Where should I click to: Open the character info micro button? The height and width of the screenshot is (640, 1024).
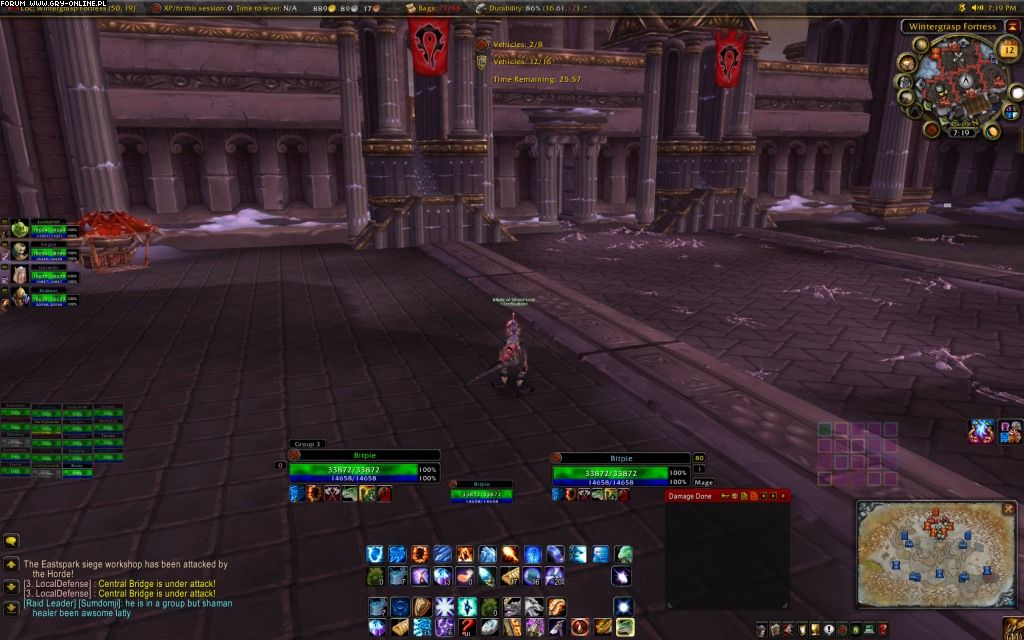tap(761, 629)
